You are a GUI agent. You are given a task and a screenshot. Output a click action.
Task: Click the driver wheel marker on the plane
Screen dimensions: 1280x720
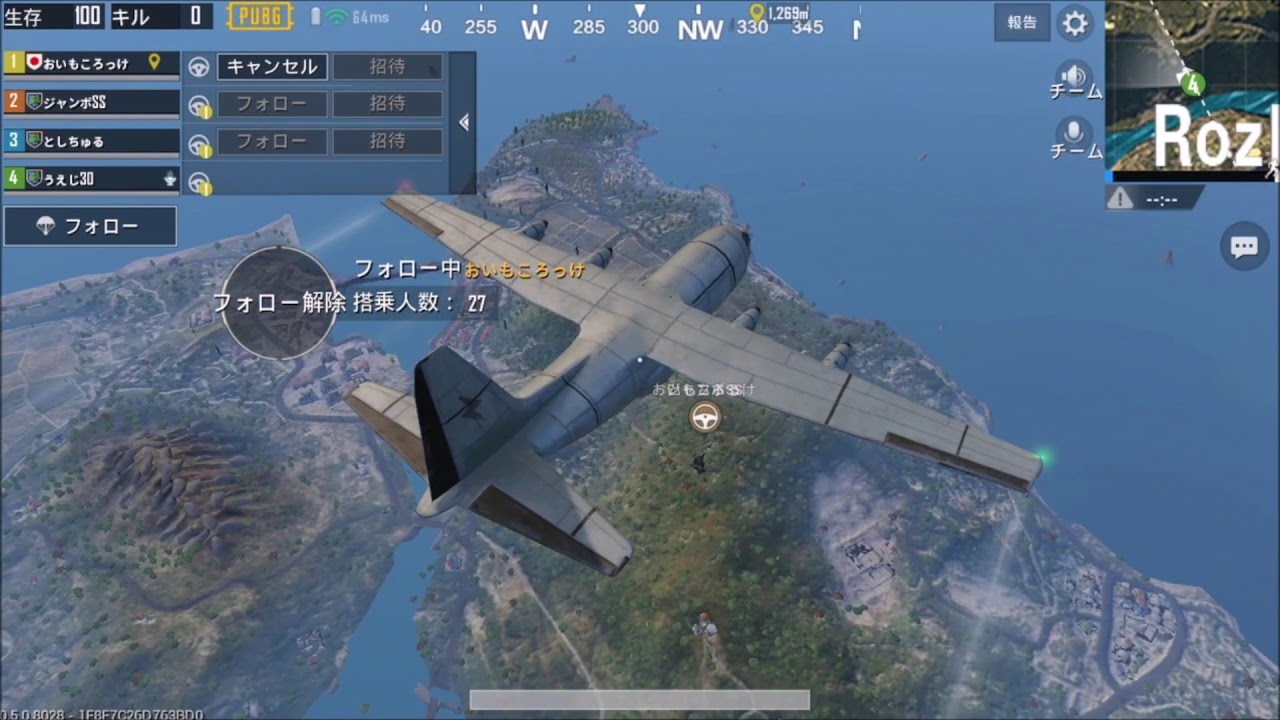click(x=705, y=418)
